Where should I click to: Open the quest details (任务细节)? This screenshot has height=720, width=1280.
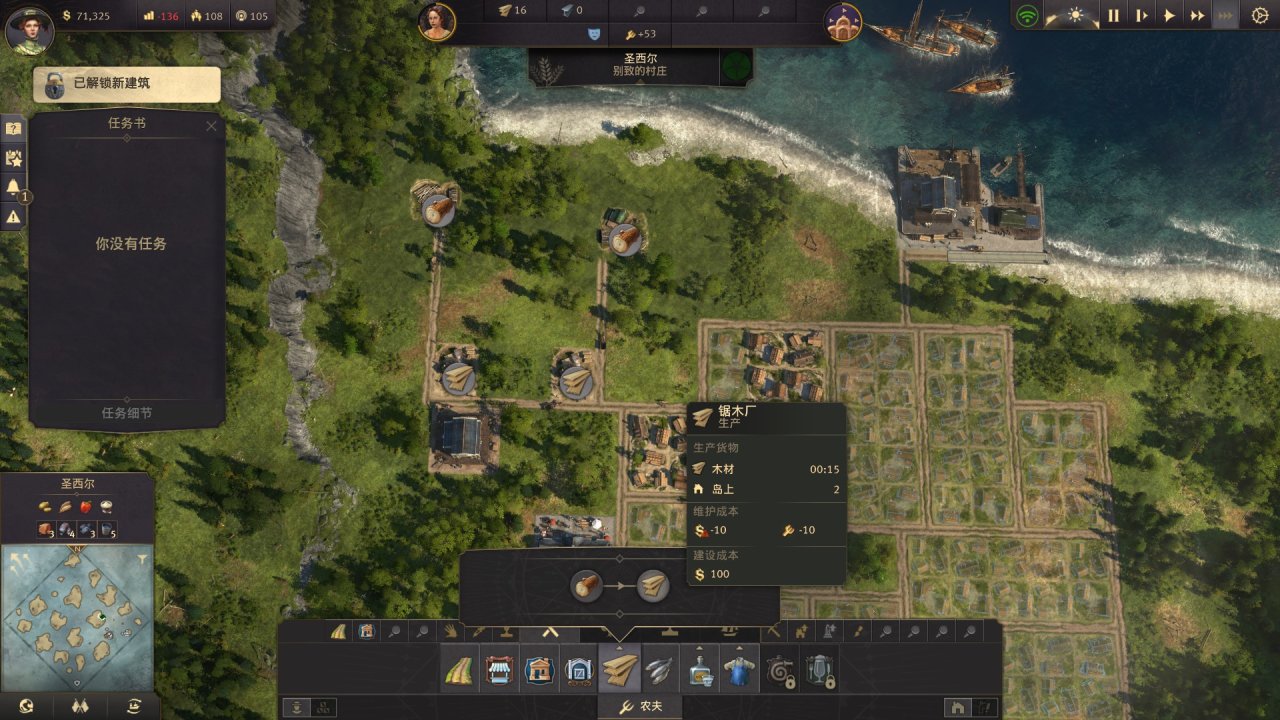(127, 413)
